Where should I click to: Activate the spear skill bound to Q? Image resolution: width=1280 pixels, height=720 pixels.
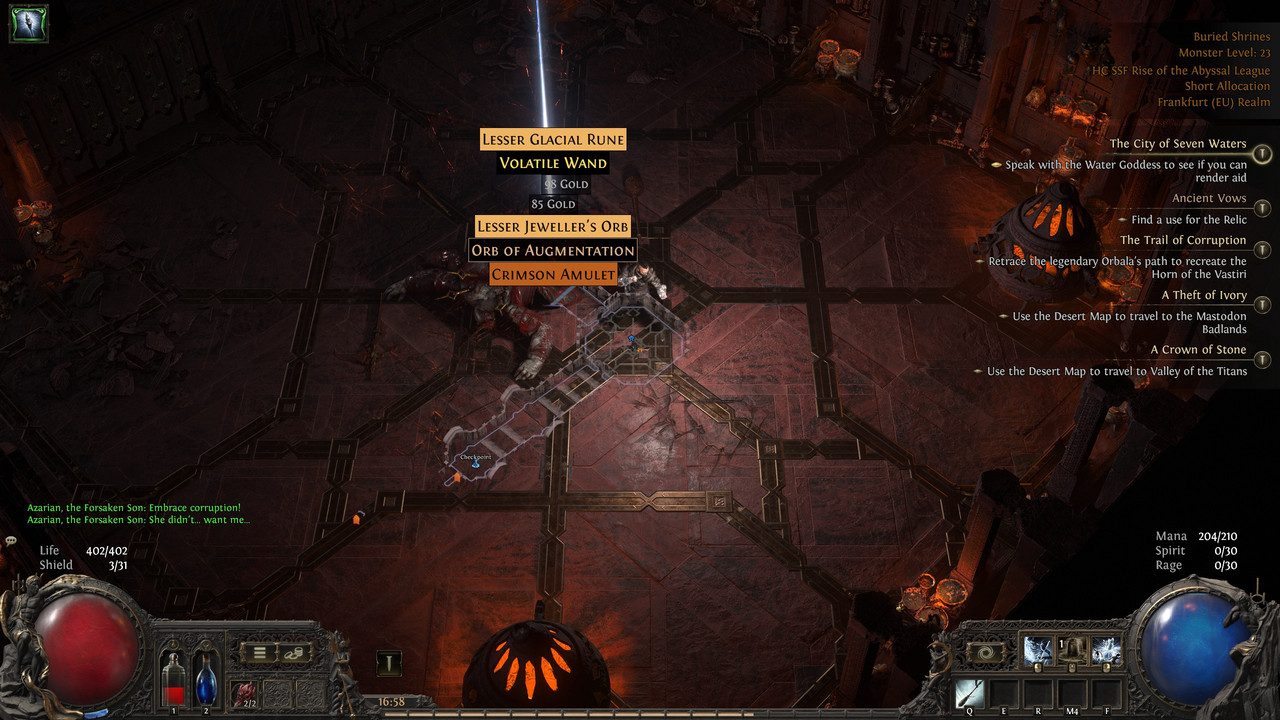(969, 693)
